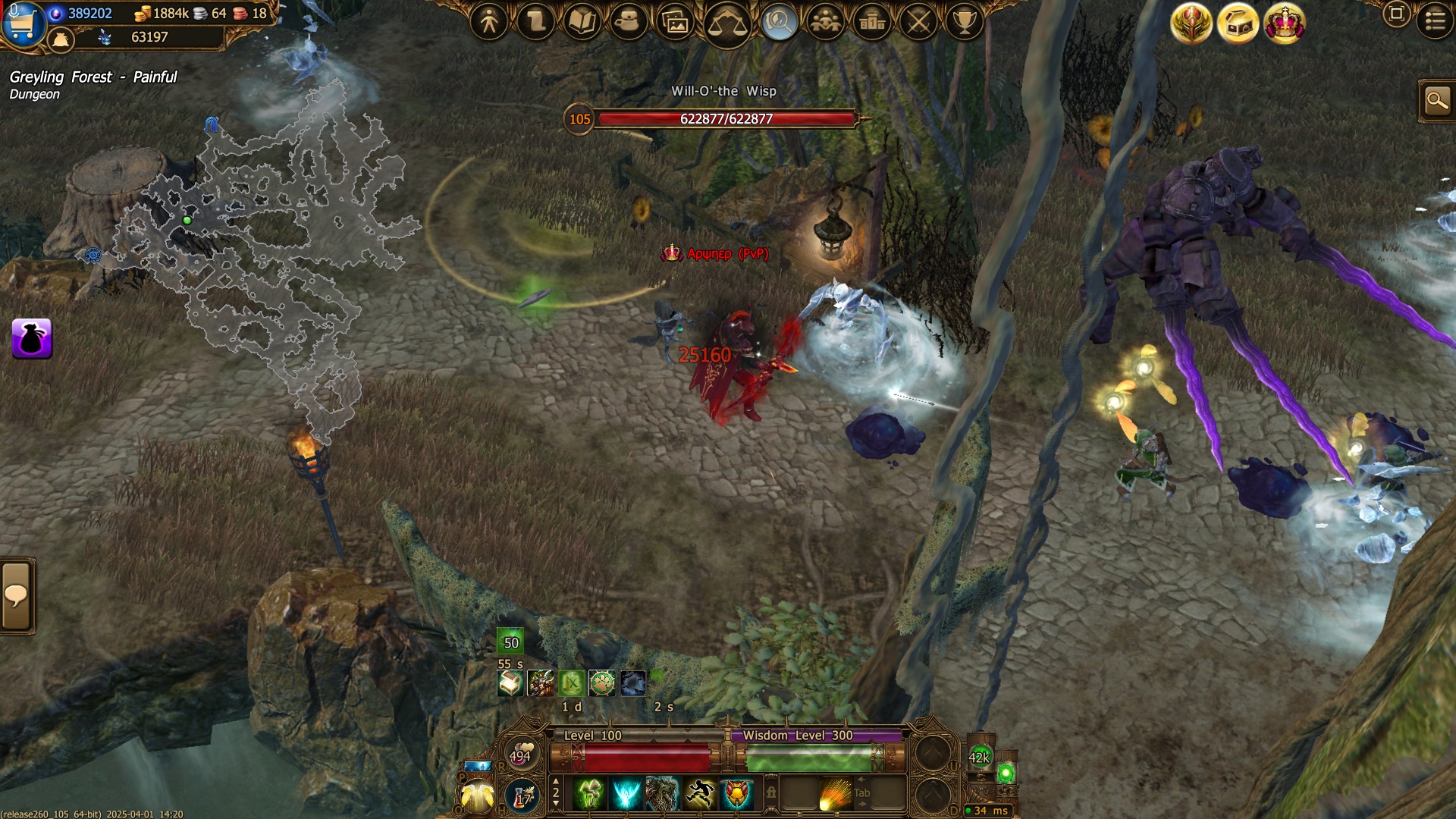Open the balance scales menu
The width and height of the screenshot is (1456, 819).
click(726, 24)
